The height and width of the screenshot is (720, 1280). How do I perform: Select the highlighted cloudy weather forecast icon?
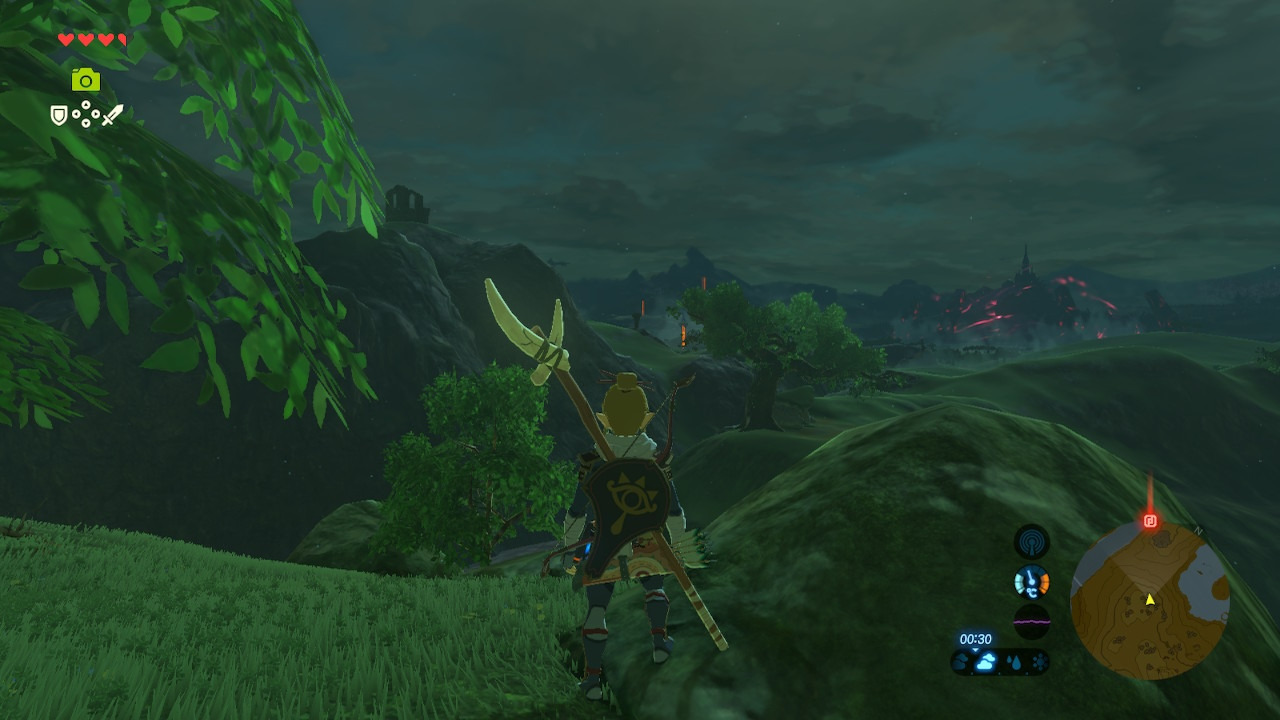click(x=986, y=661)
